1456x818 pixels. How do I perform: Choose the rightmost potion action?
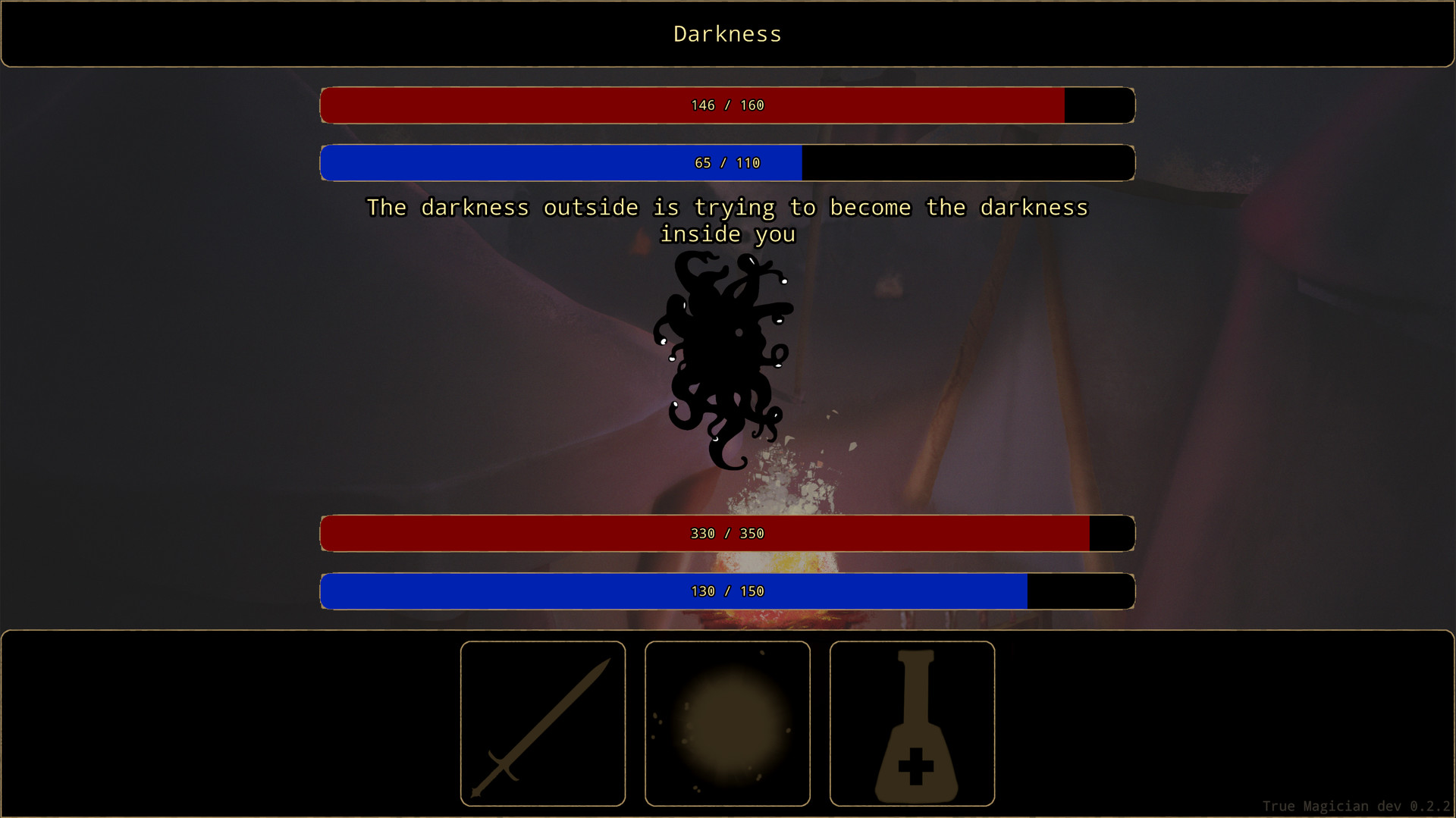(x=912, y=723)
